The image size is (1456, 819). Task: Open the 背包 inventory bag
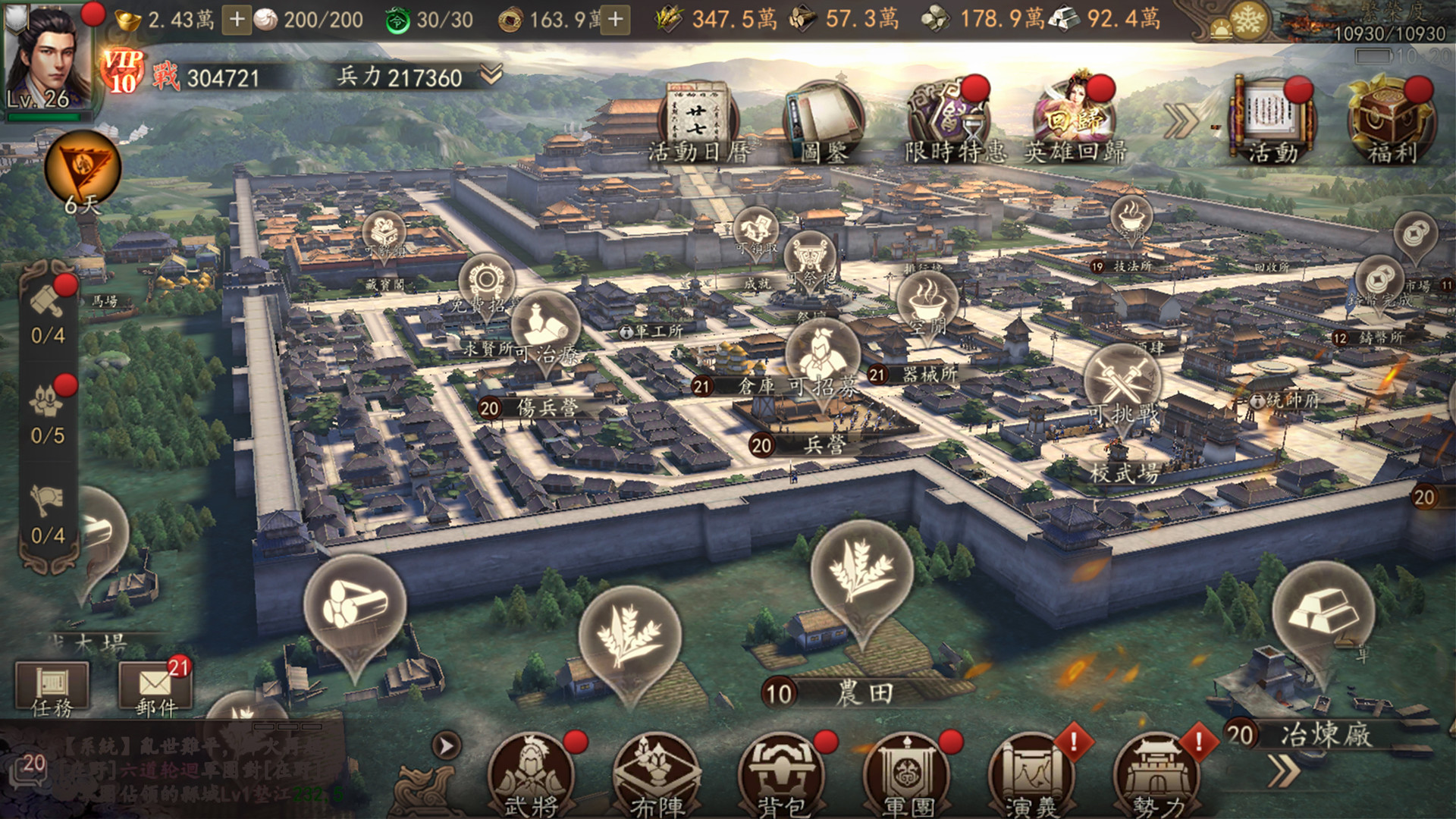781,775
